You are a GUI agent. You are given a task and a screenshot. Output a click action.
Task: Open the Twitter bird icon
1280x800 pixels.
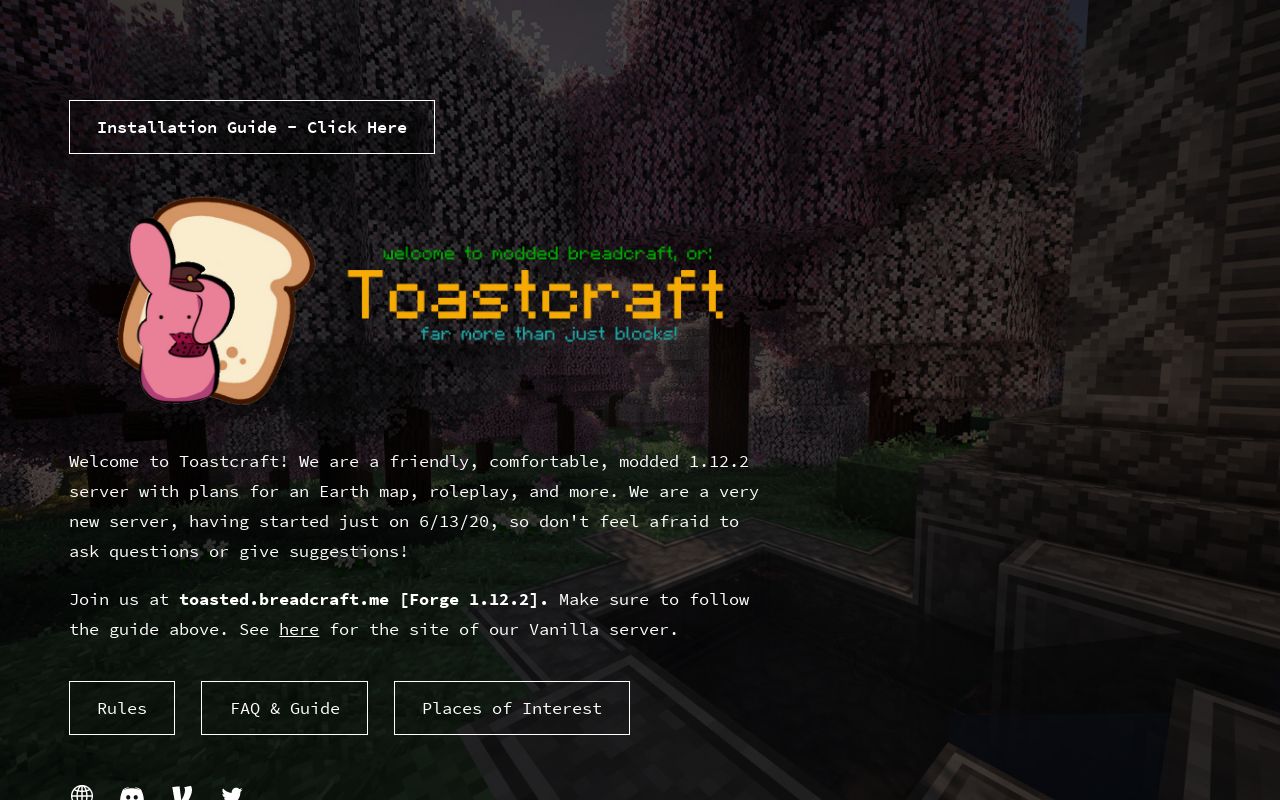coord(231,795)
